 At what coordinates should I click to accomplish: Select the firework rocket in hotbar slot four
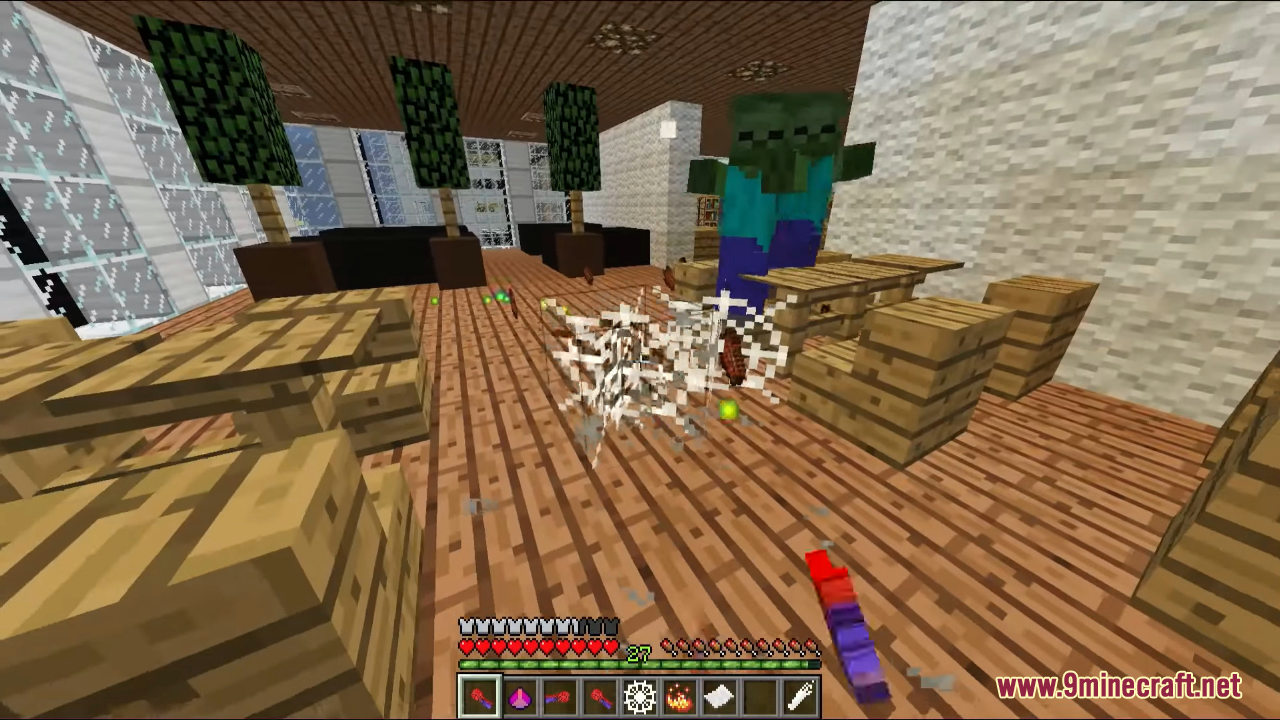pyautogui.click(x=599, y=695)
